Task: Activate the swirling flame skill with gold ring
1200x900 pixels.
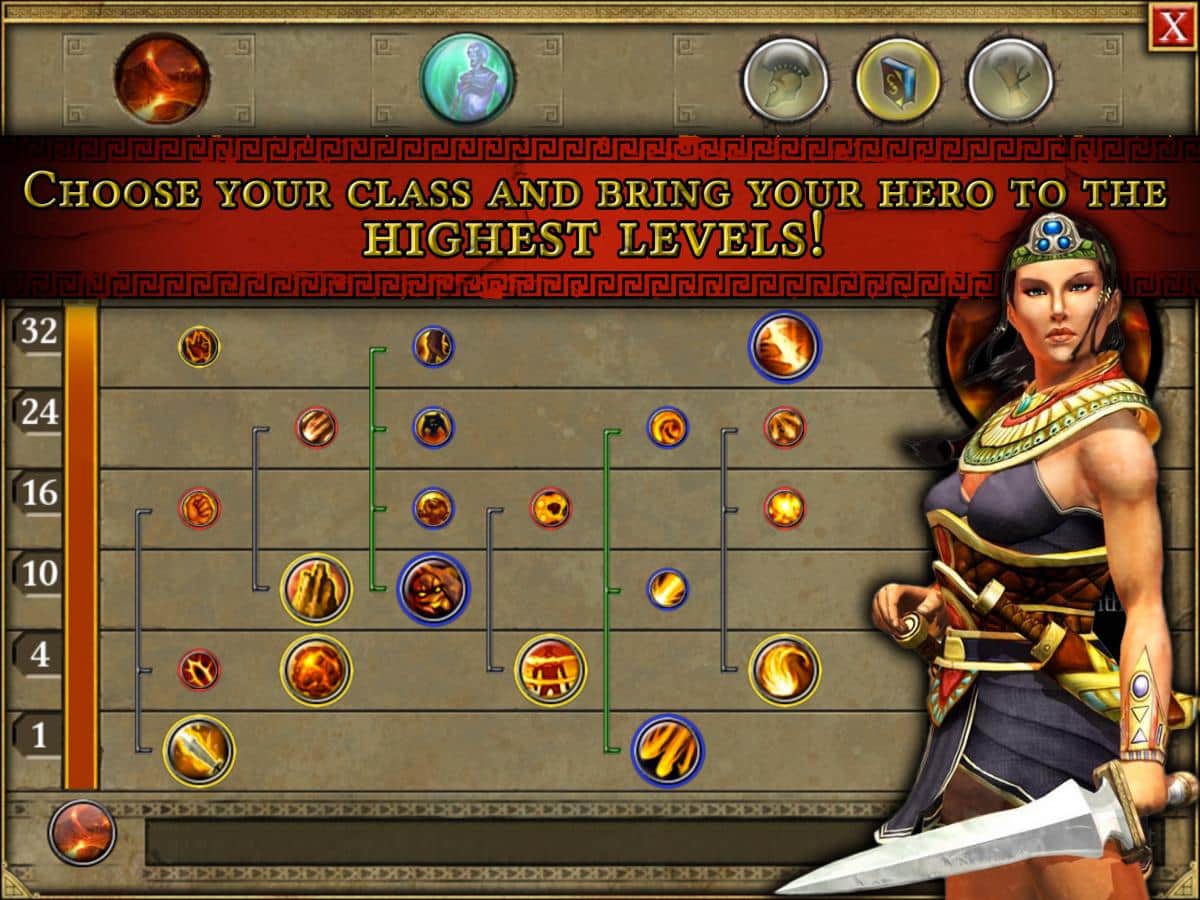Action: click(784, 669)
